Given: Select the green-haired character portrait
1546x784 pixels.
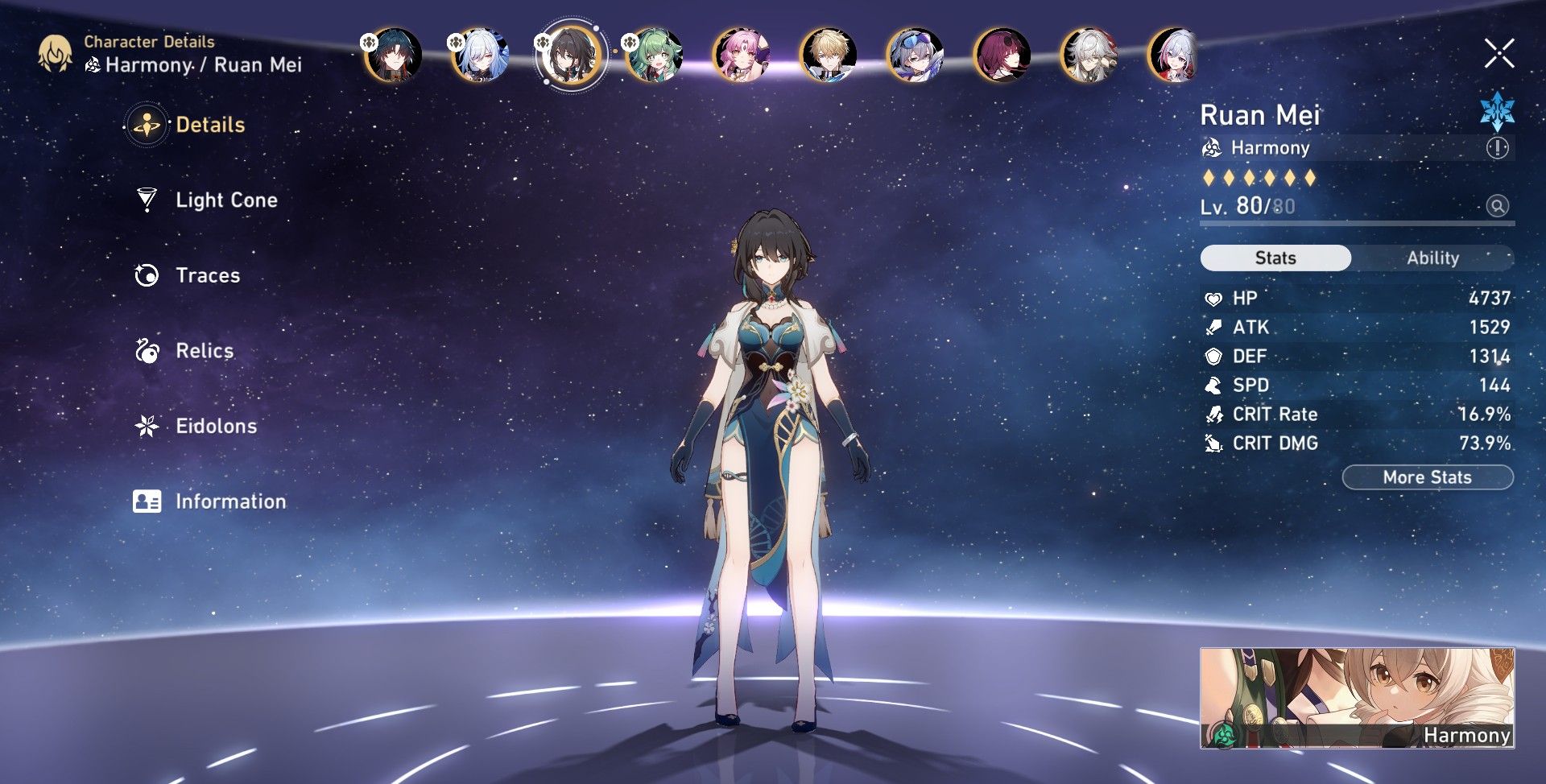Looking at the screenshot, I should [654, 55].
